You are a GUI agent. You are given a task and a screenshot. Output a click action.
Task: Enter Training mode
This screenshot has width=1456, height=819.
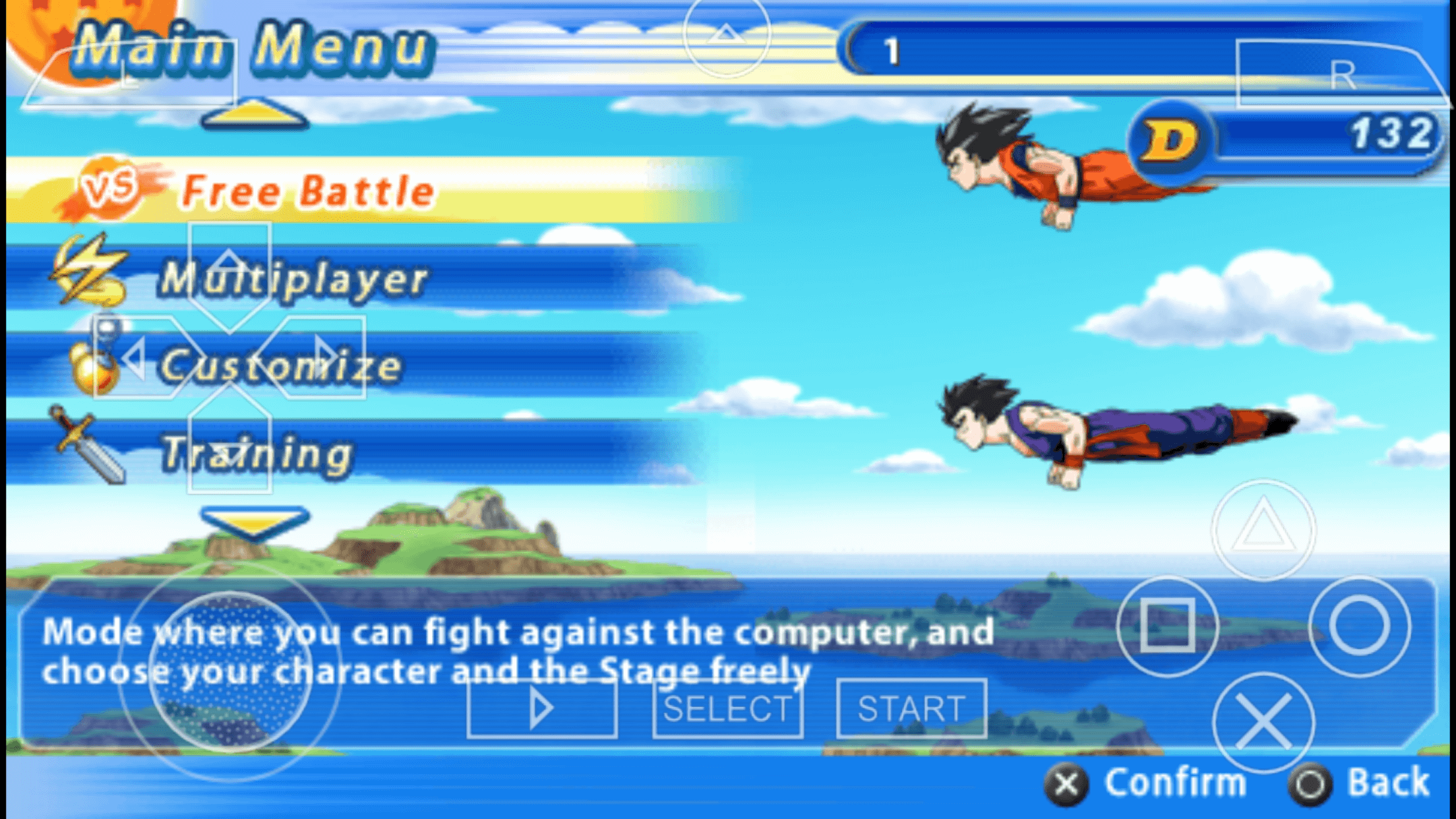pyautogui.click(x=257, y=454)
